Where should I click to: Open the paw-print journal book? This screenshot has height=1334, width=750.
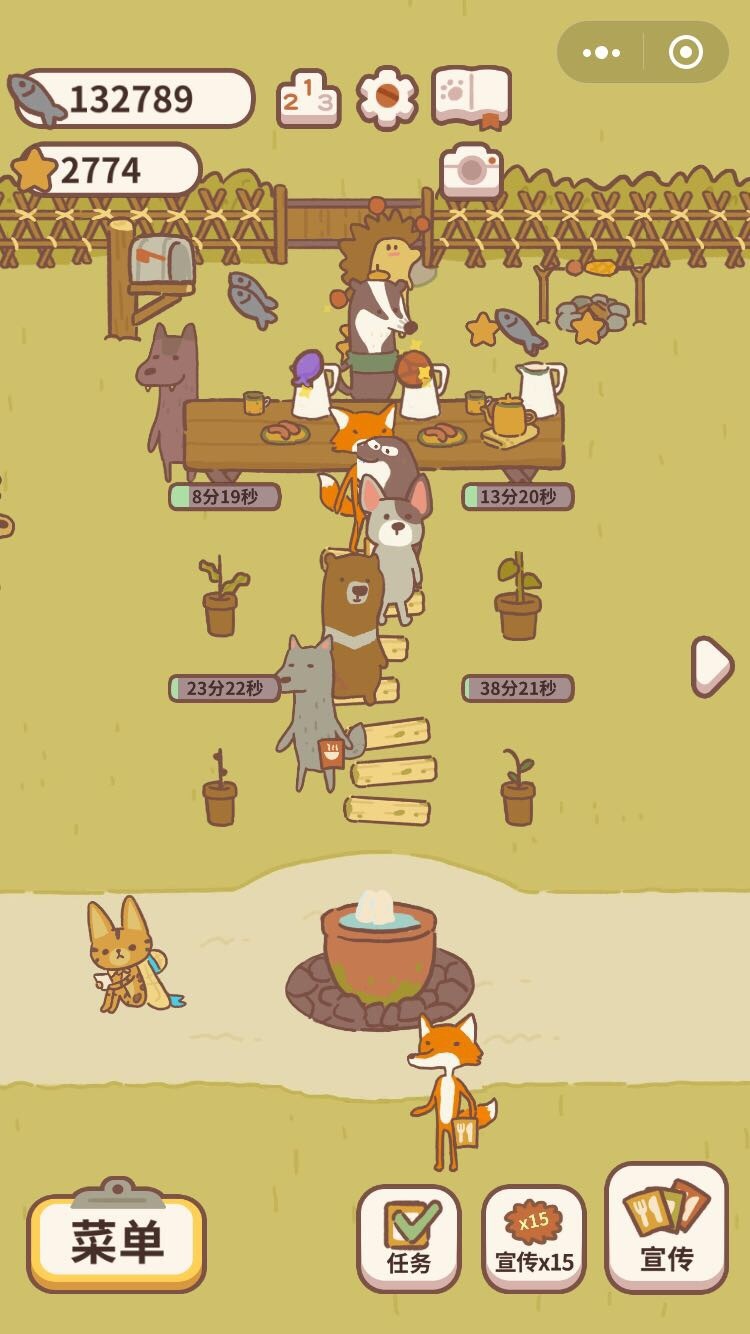(472, 97)
